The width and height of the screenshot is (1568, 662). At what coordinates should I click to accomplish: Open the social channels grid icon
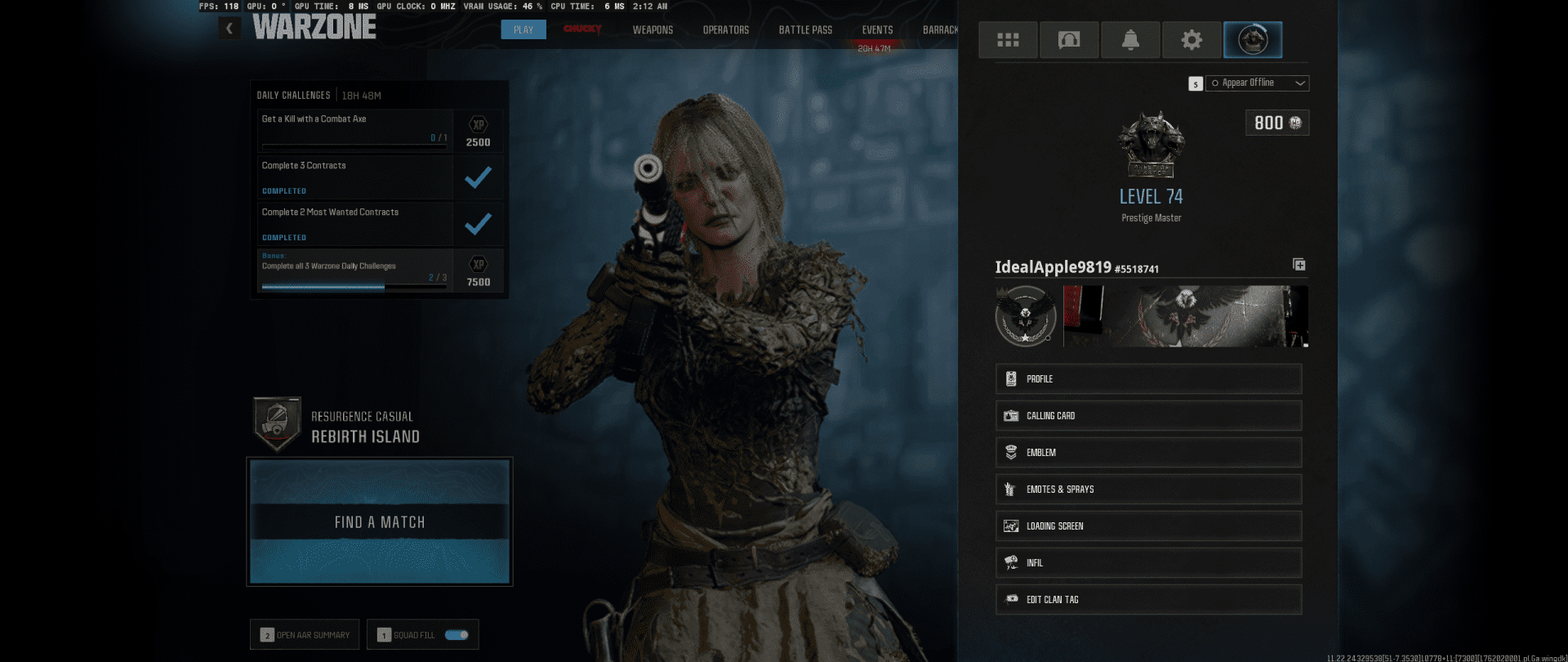1008,39
